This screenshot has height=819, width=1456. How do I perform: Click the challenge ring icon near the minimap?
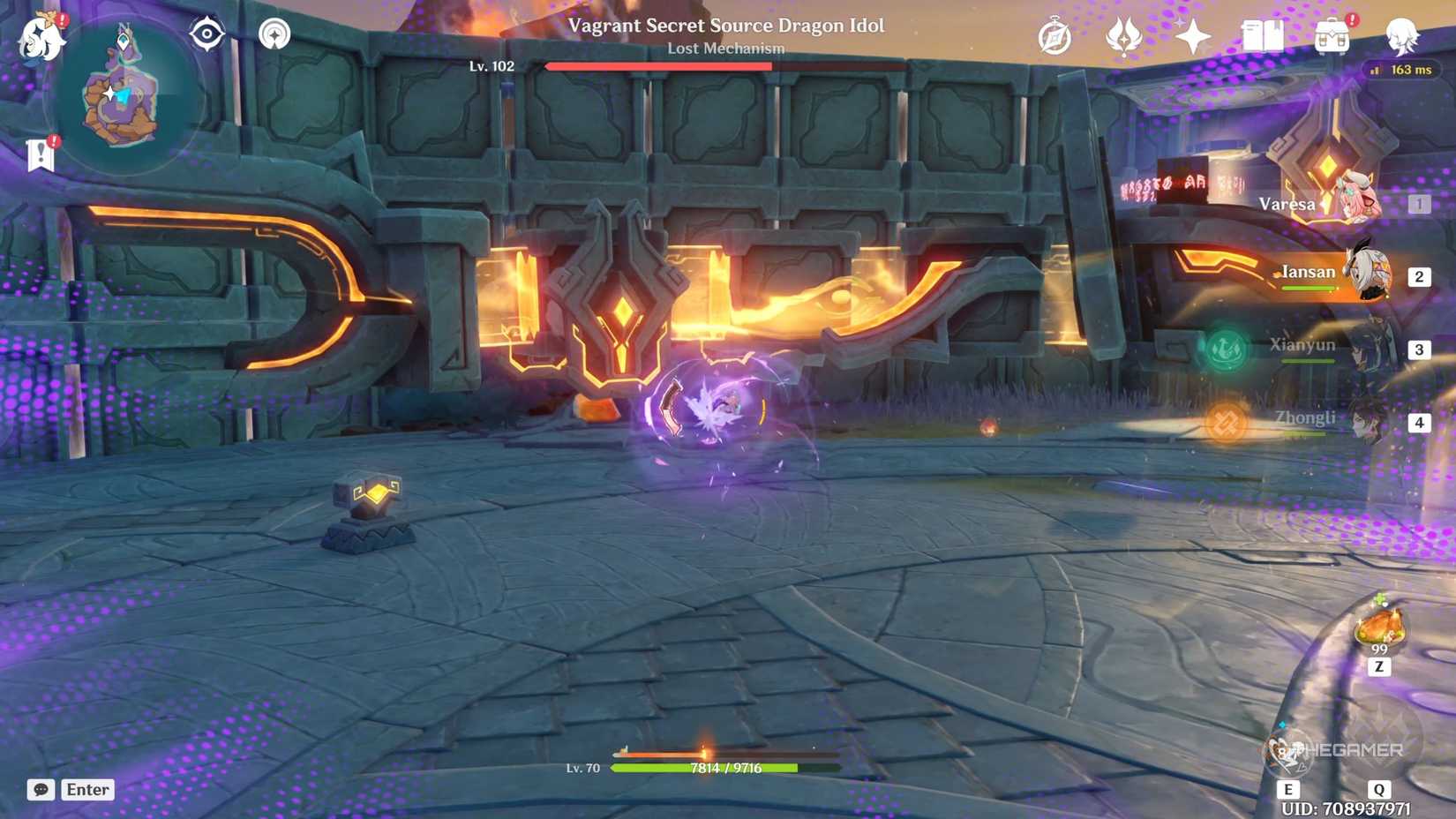click(275, 34)
